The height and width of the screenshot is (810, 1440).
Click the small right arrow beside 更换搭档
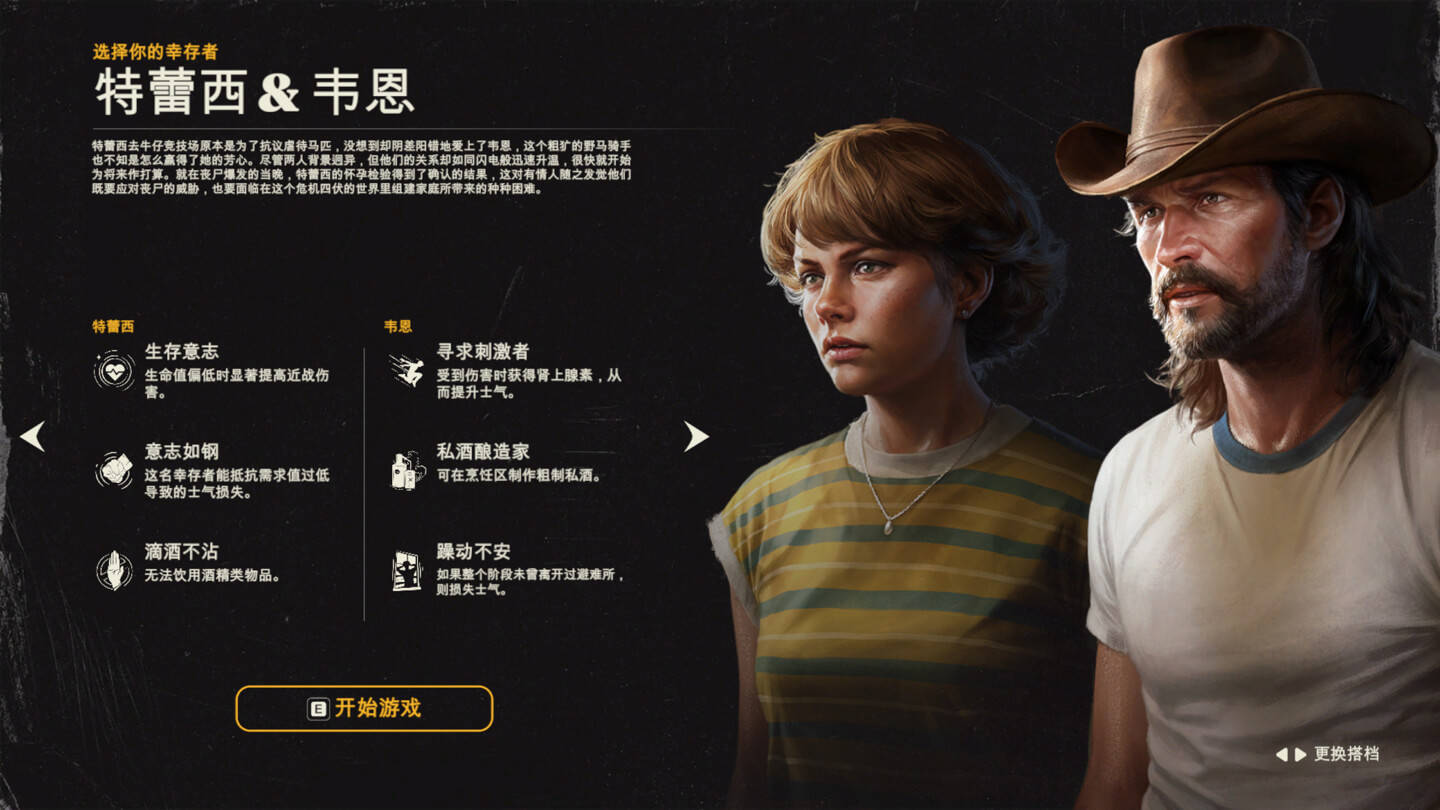[1300, 755]
